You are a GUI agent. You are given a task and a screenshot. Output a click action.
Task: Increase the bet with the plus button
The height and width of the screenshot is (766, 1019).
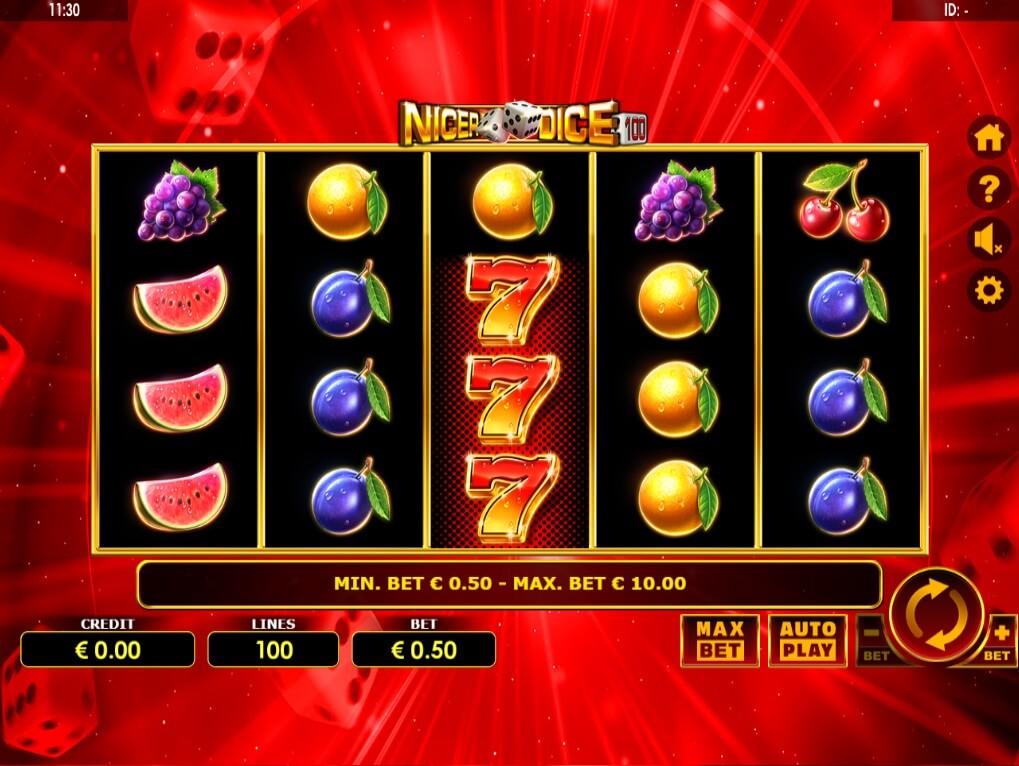click(1000, 638)
